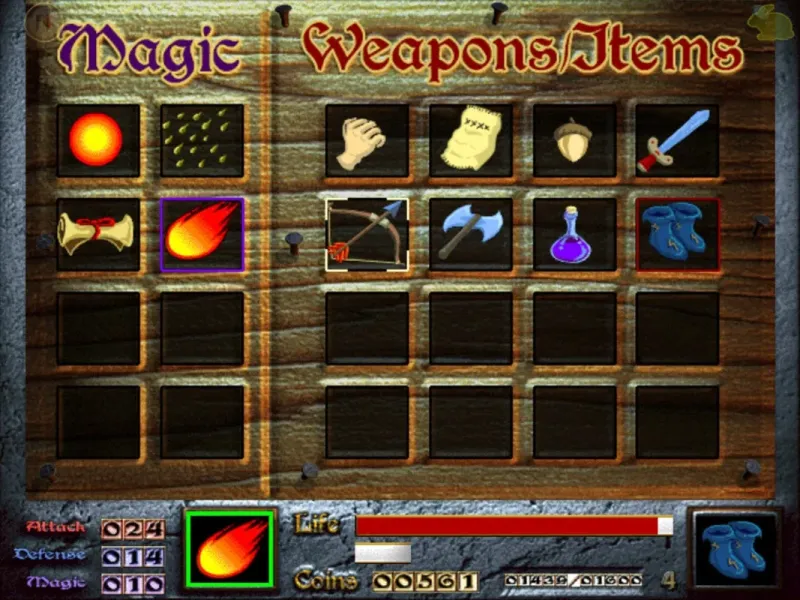800x600 pixels.
Task: Pick the fireball spell in the Magic grid
Action: [x=202, y=234]
